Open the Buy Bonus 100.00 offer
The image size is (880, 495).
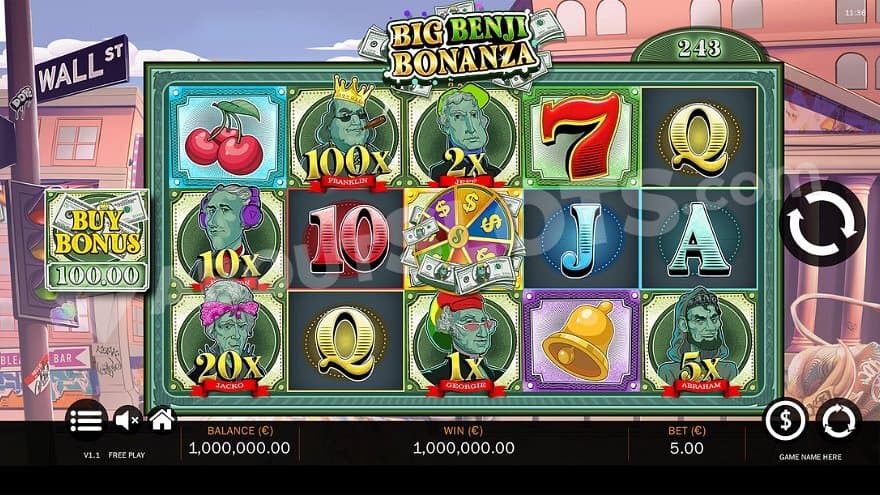tap(97, 240)
